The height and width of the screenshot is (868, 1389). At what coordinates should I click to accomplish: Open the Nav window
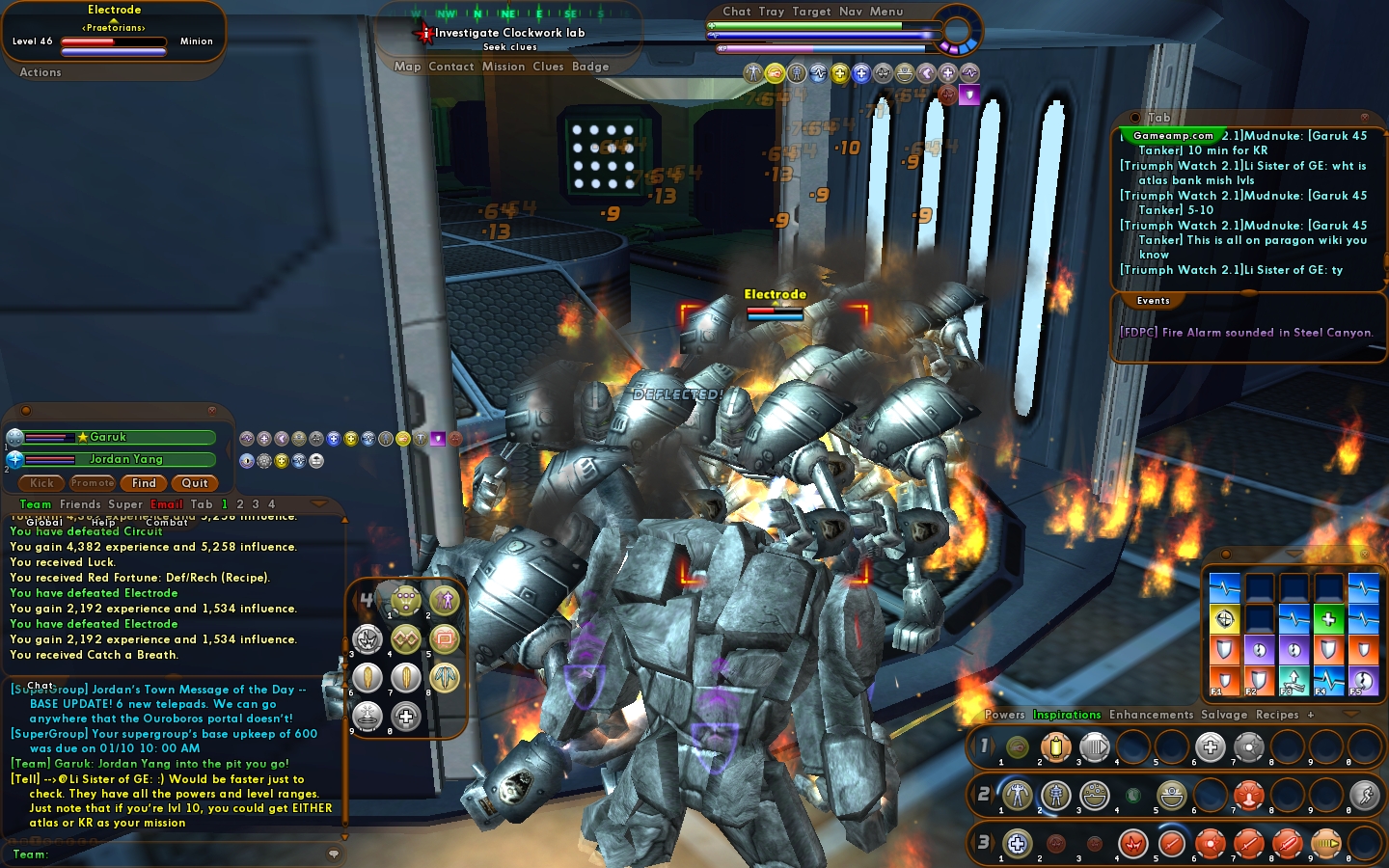pyautogui.click(x=851, y=12)
